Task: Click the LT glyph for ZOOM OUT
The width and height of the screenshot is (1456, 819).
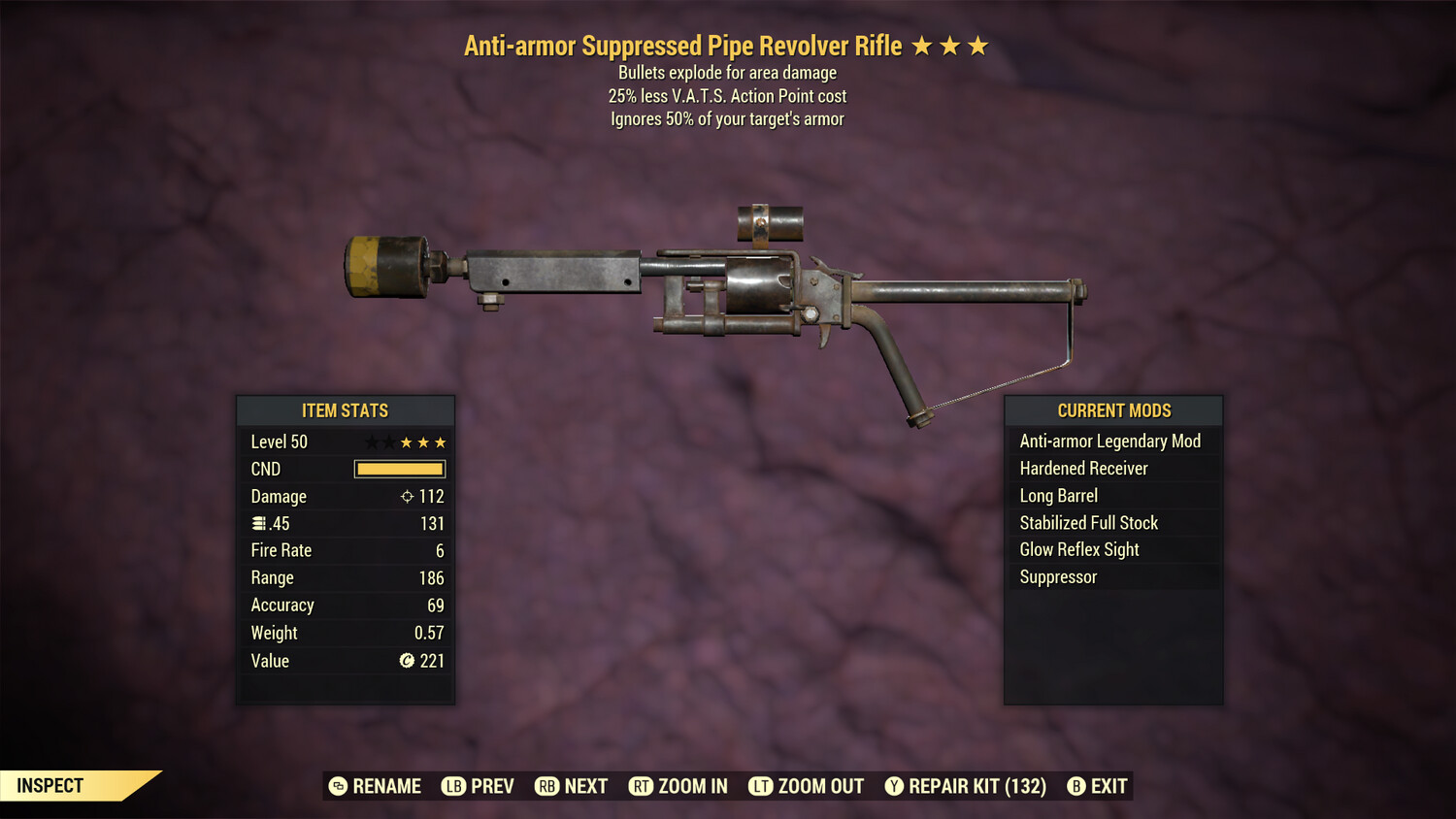Action: point(762,786)
